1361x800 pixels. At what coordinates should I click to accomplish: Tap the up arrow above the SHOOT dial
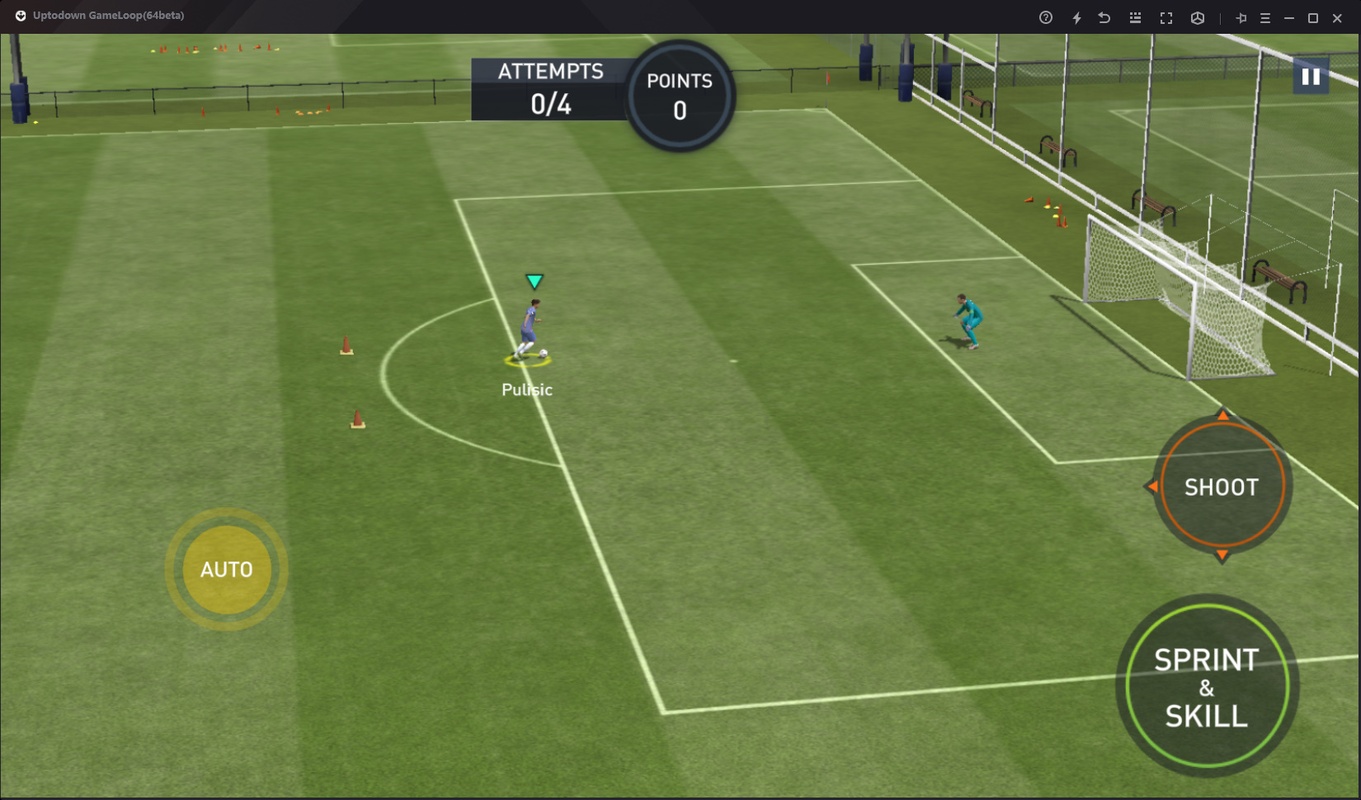(1221, 416)
